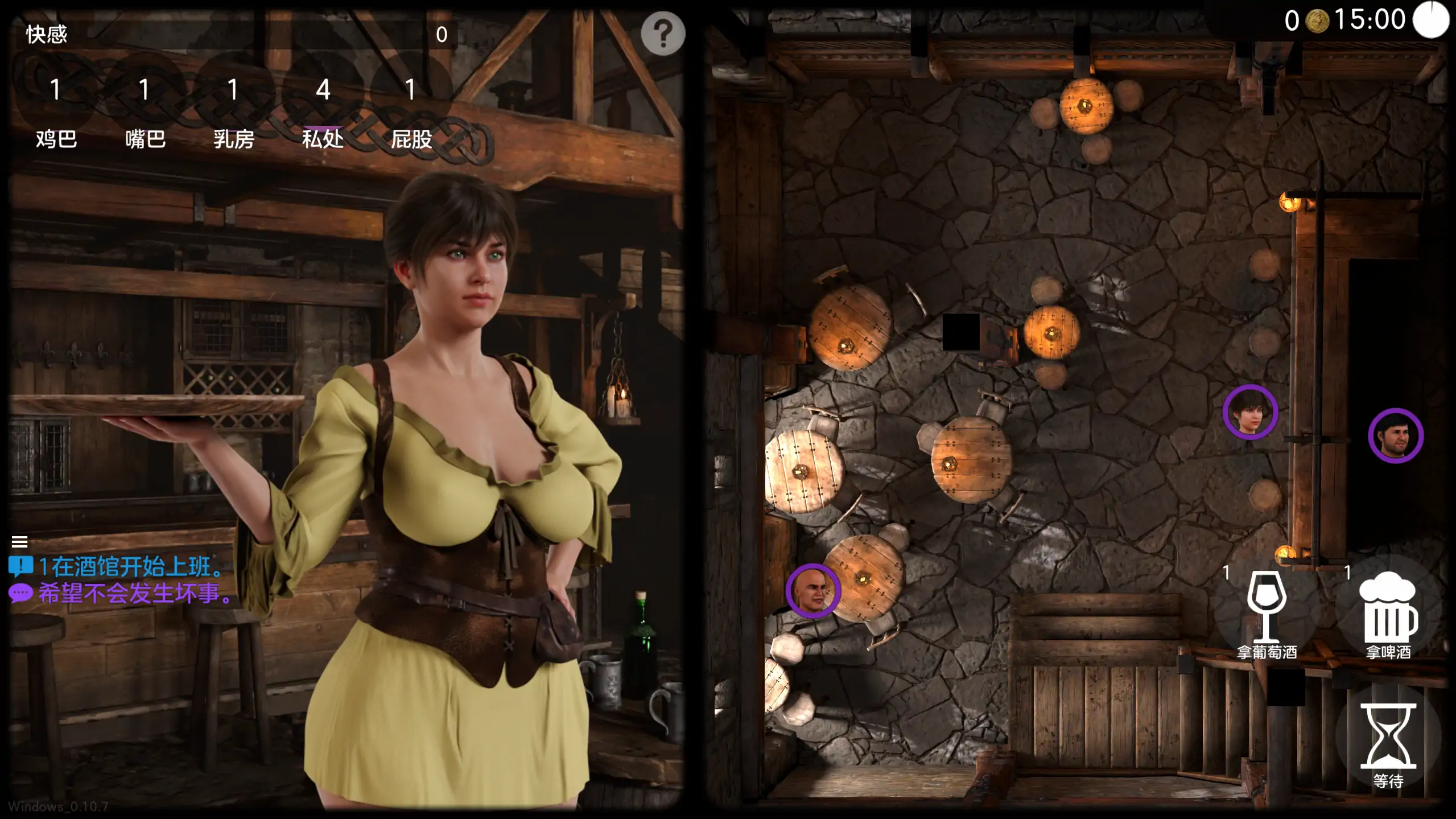
Task: Open the question mark help button
Action: [663, 34]
